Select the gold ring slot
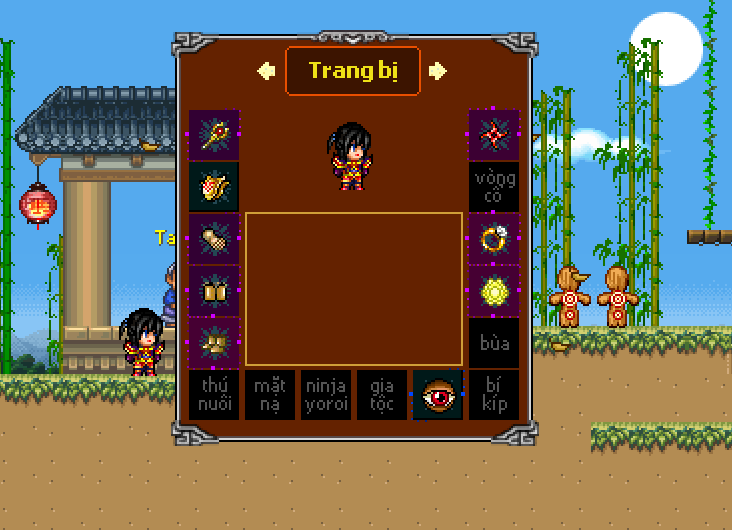 click(494, 239)
